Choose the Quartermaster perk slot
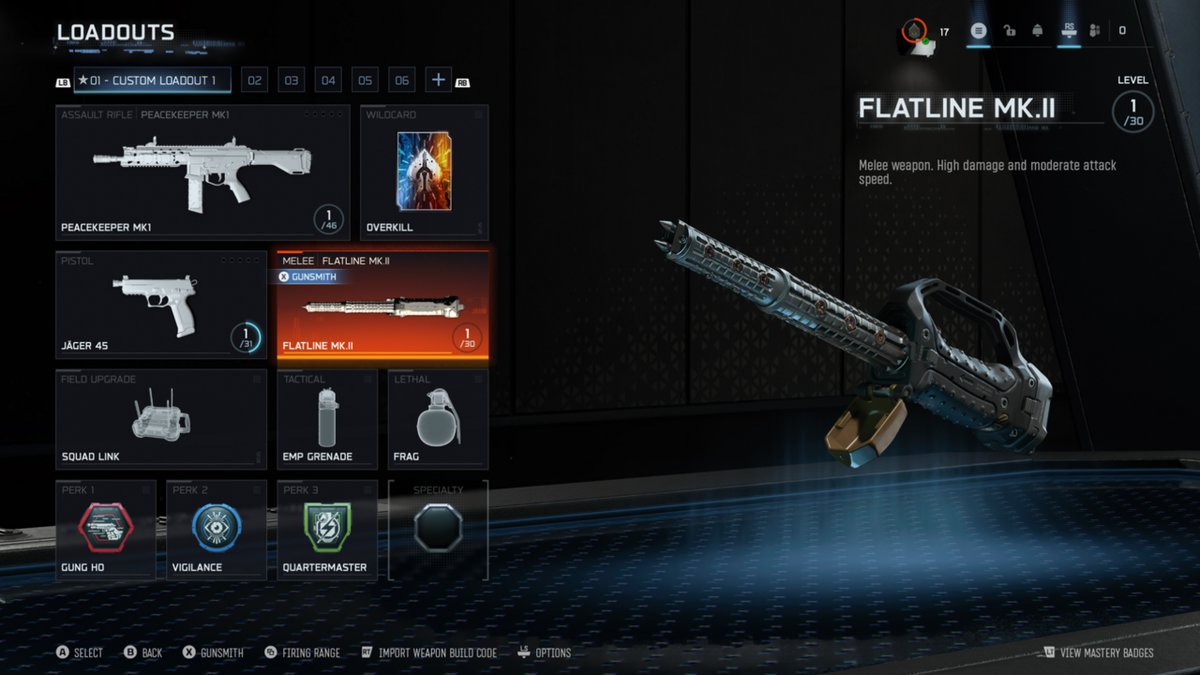 327,530
